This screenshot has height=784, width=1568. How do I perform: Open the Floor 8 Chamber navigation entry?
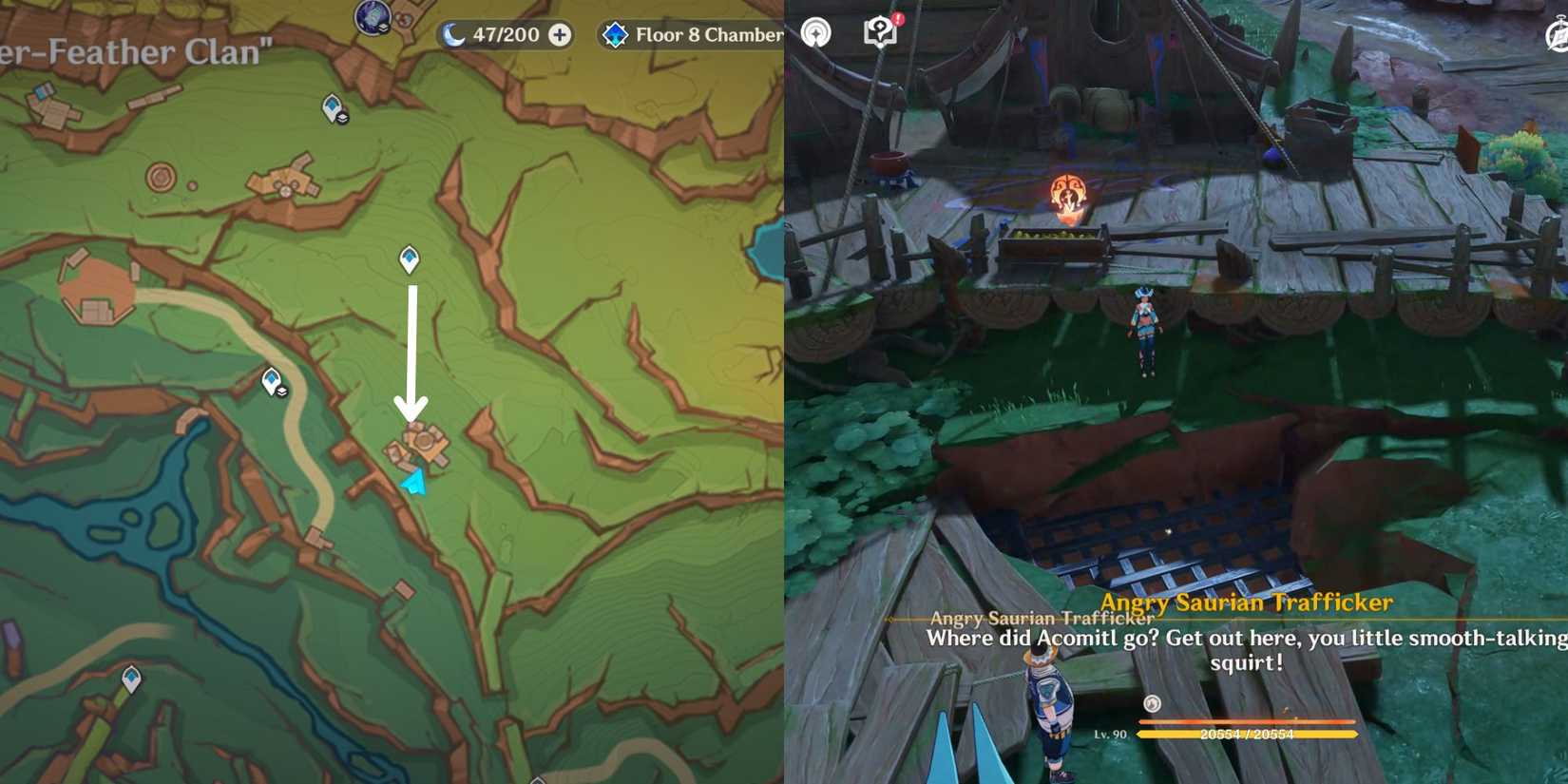(694, 34)
